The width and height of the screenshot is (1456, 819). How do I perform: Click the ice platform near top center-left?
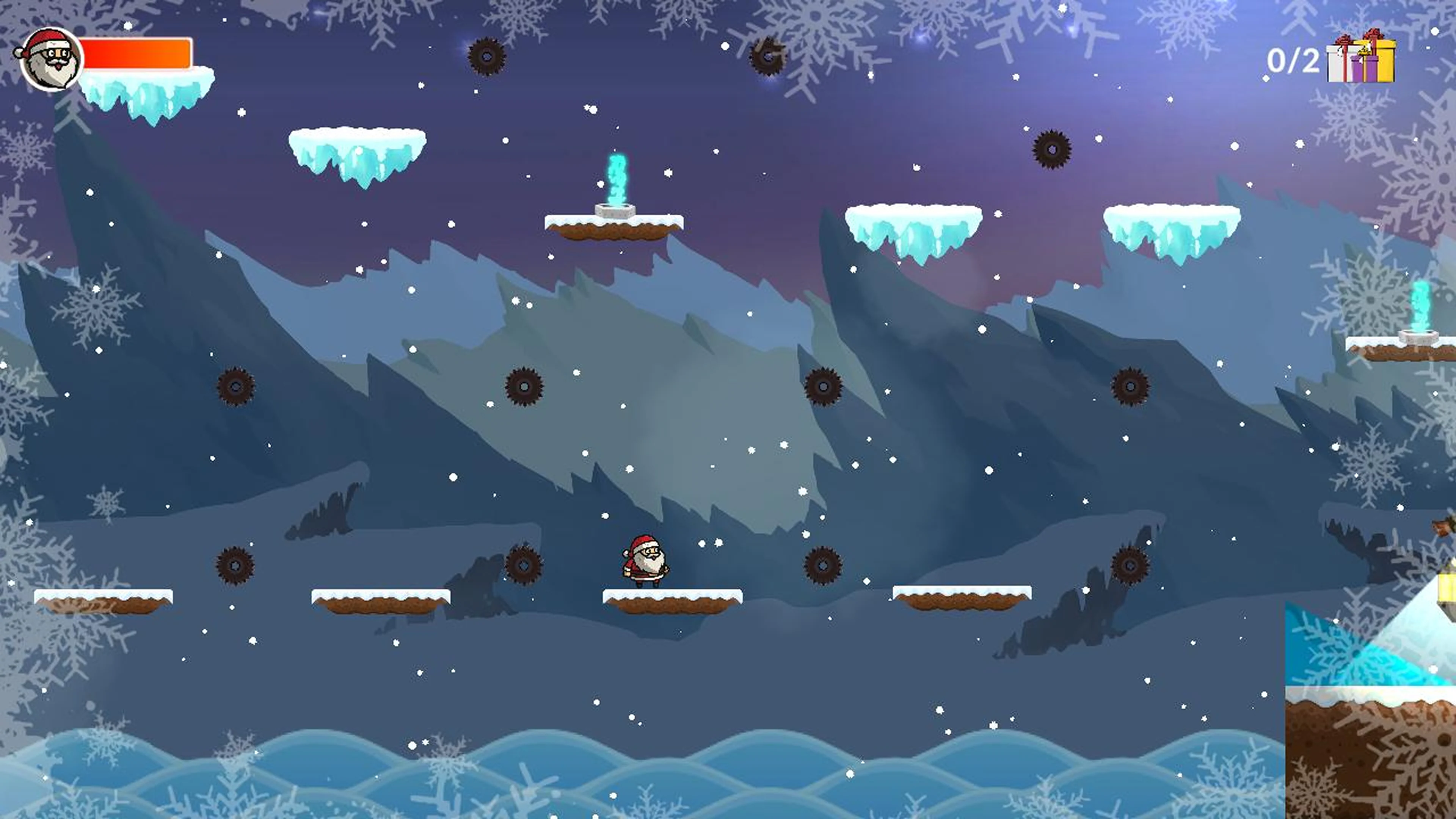tap(356, 144)
